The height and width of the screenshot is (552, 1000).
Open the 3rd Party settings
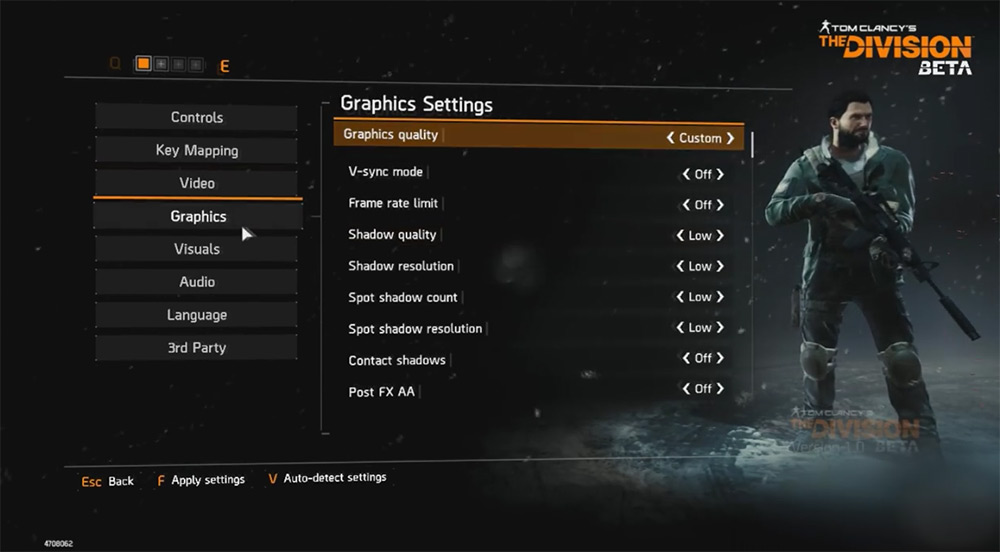click(197, 348)
